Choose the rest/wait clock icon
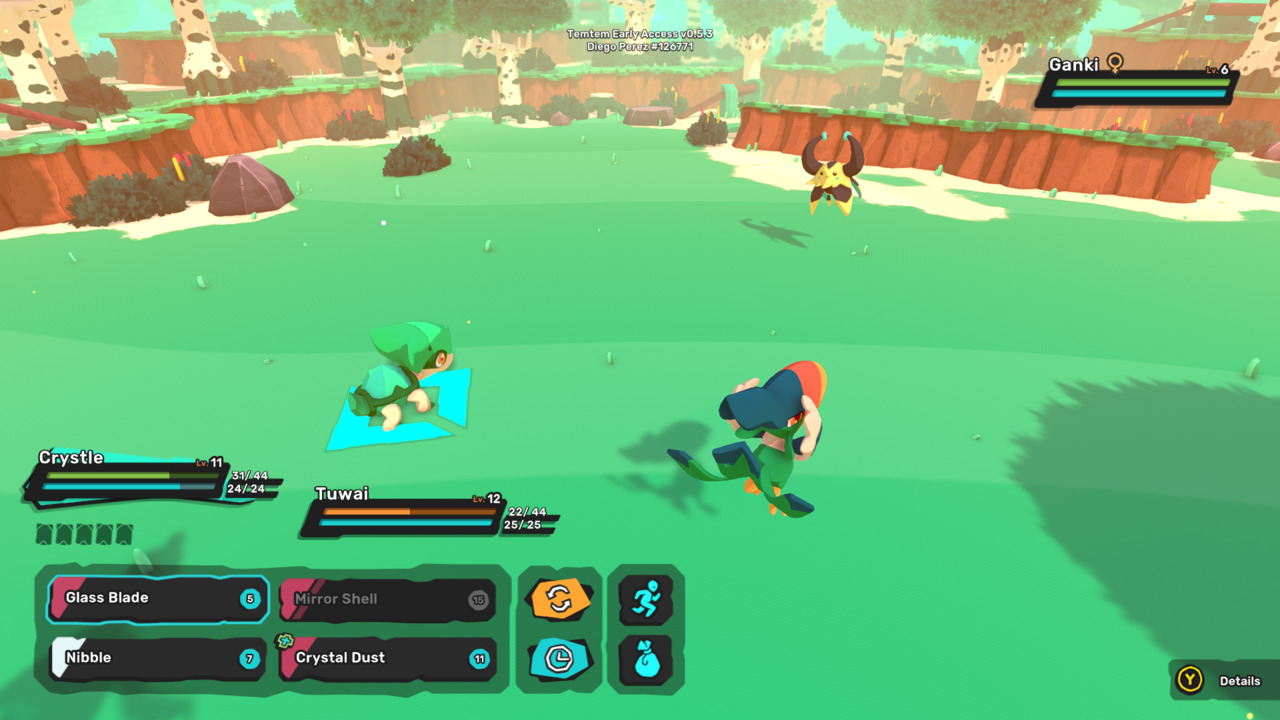 coord(560,658)
